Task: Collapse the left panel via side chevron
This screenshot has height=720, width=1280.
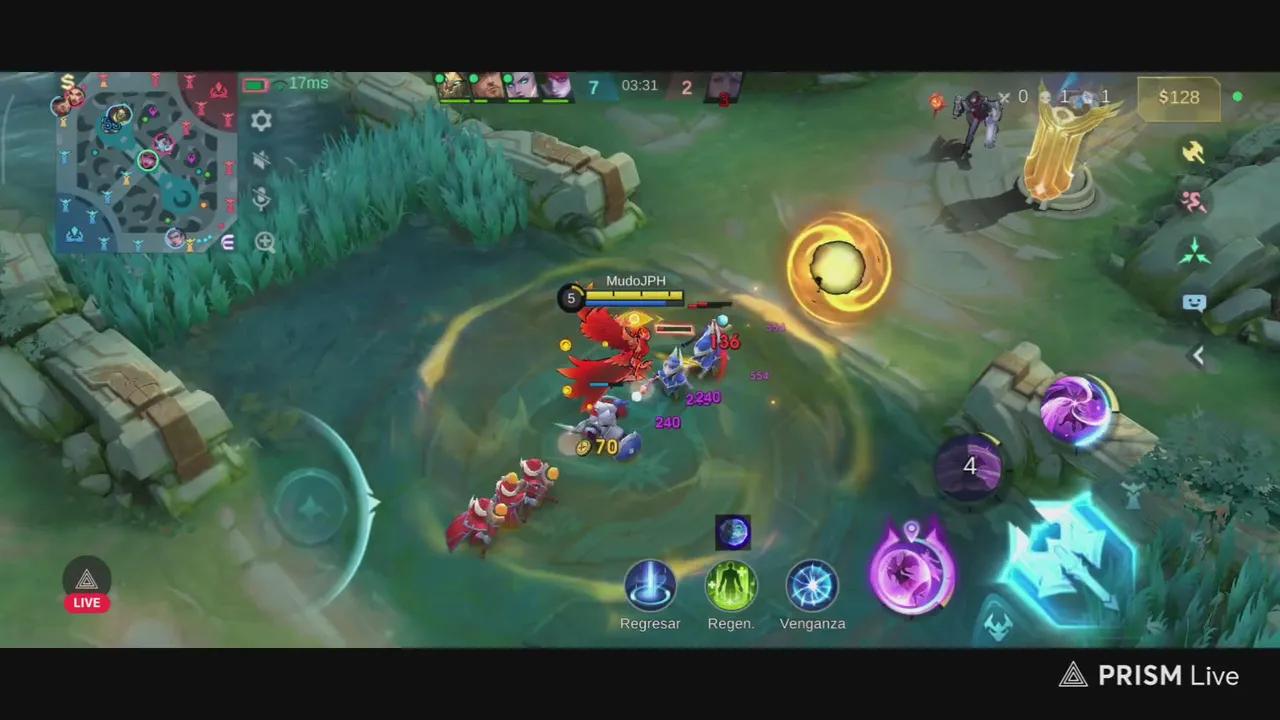Action: tap(1198, 355)
